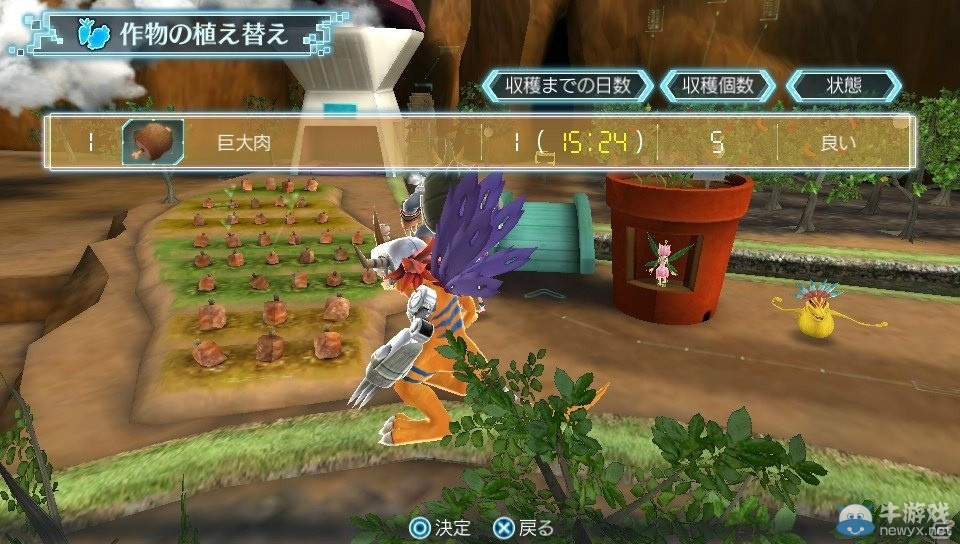Click the giant meat item icon
960x544 pixels.
152,143
